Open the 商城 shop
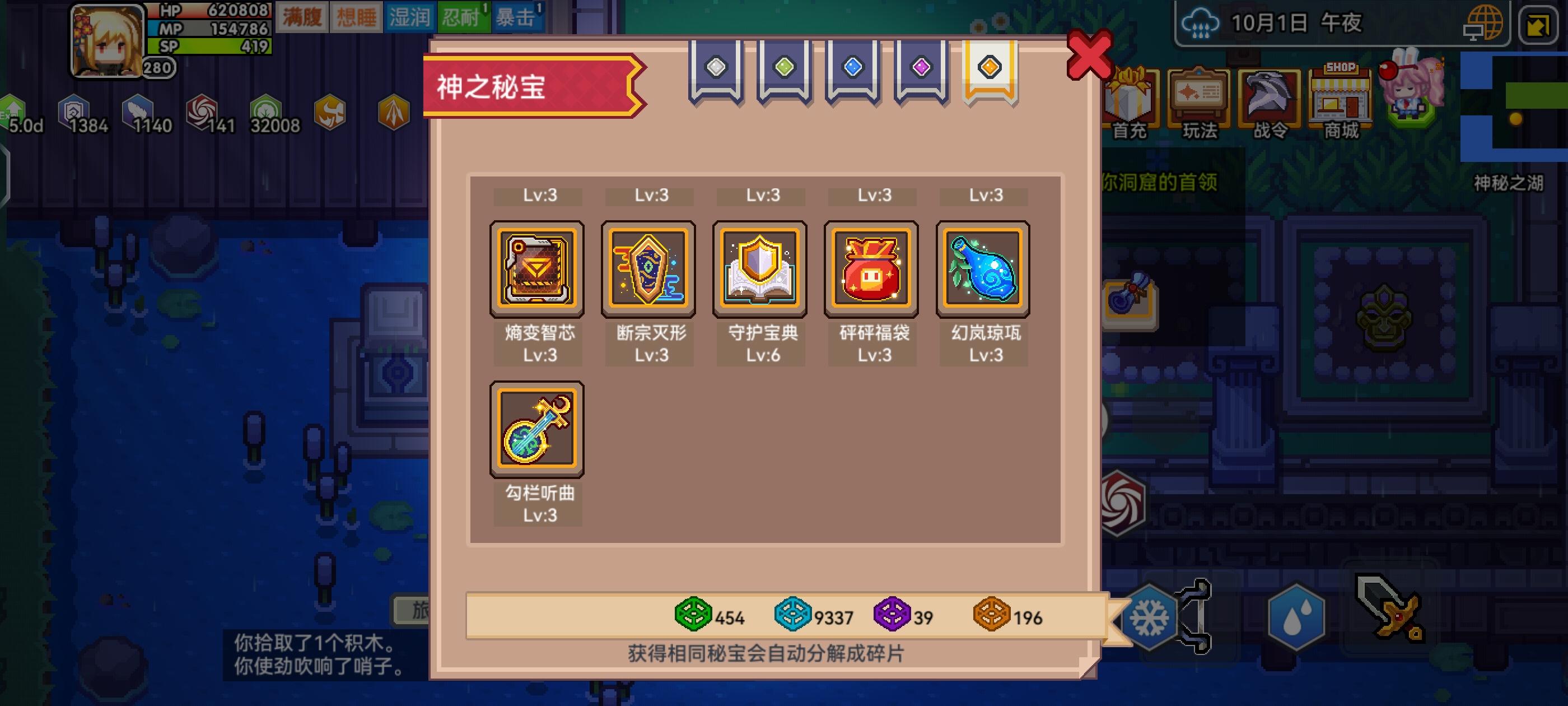The image size is (1568, 706). click(x=1340, y=104)
